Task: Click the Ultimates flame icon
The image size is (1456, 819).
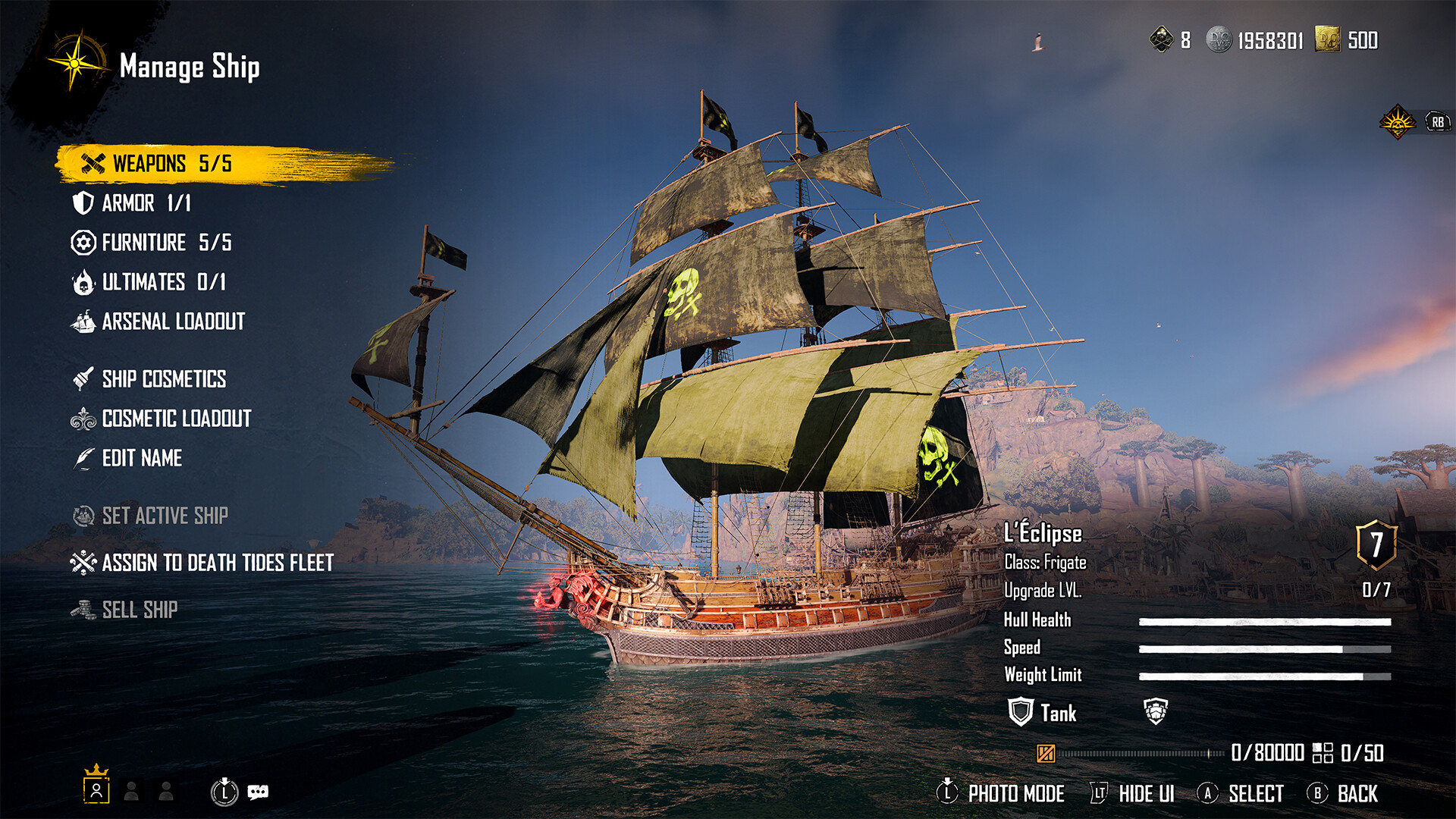Action: 83,282
